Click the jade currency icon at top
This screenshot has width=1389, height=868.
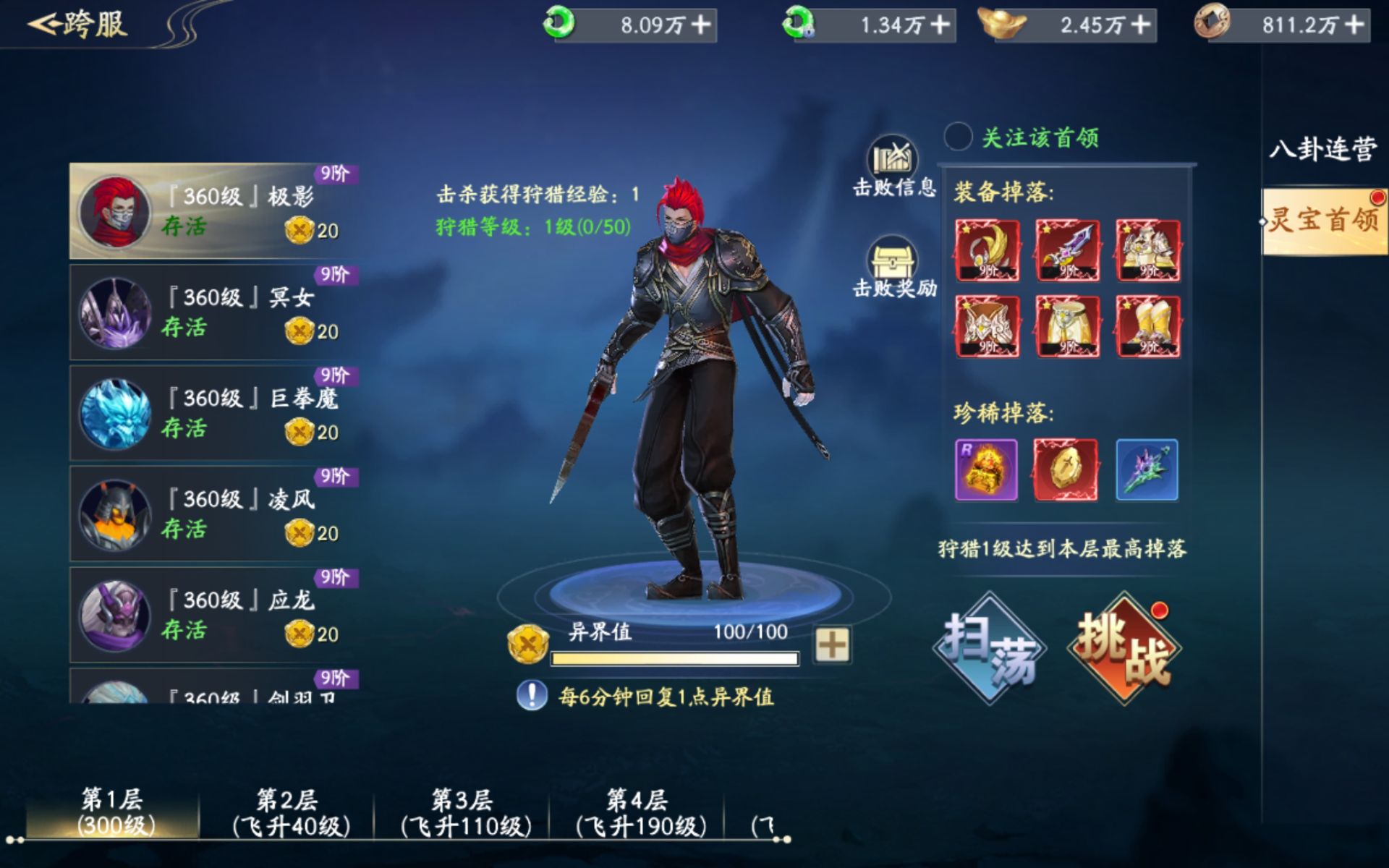(561, 24)
